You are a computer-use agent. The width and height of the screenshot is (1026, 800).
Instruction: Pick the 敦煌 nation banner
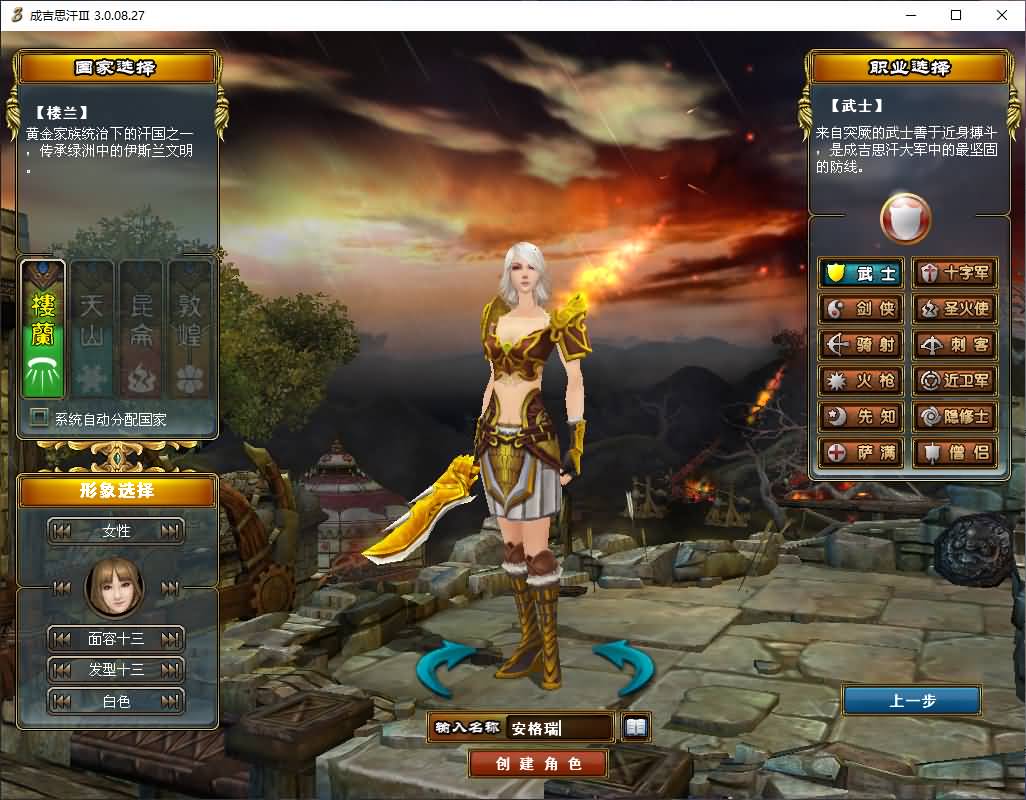[x=189, y=330]
